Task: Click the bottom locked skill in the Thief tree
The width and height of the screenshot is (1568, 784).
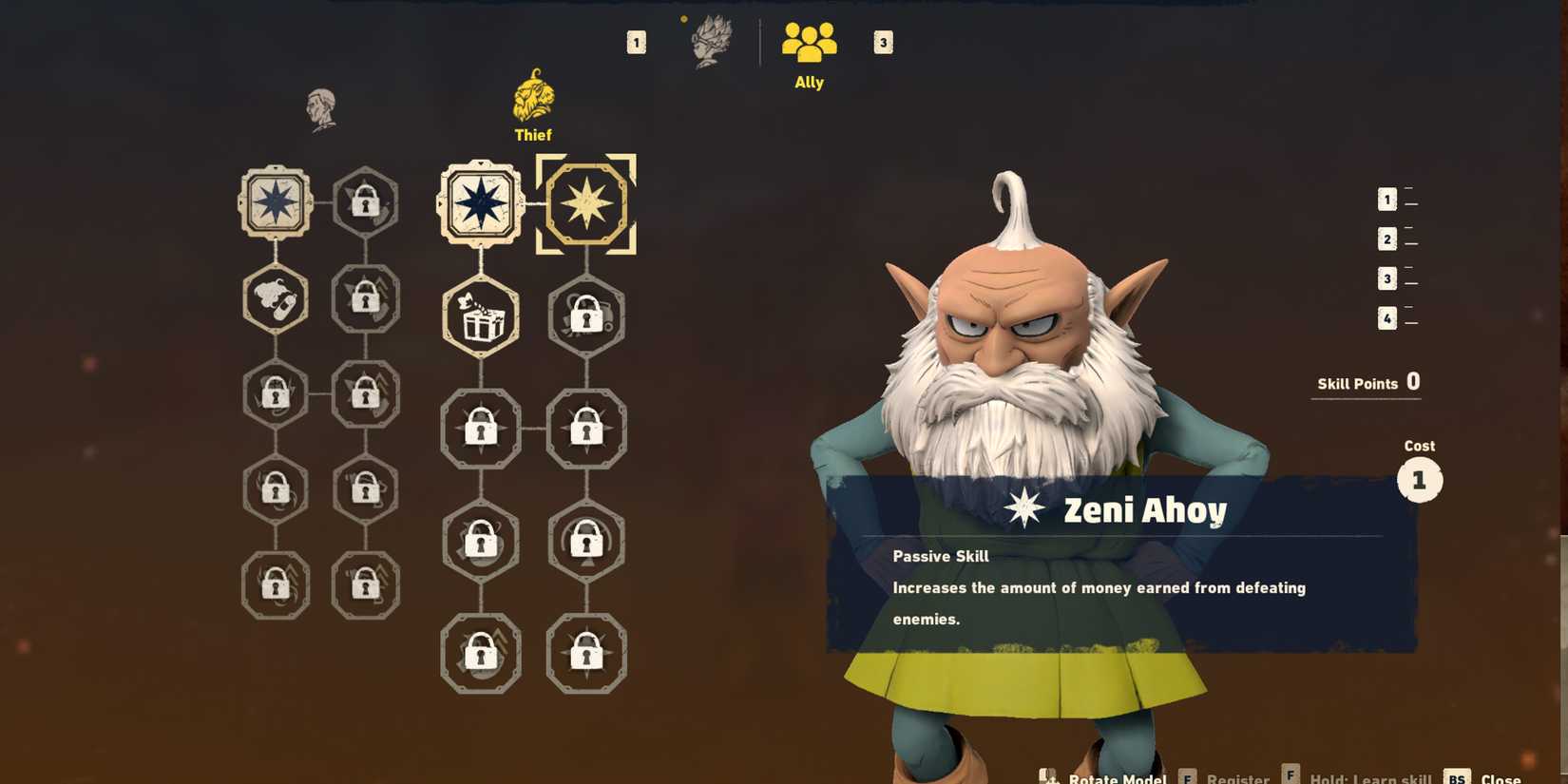Action: (481, 654)
